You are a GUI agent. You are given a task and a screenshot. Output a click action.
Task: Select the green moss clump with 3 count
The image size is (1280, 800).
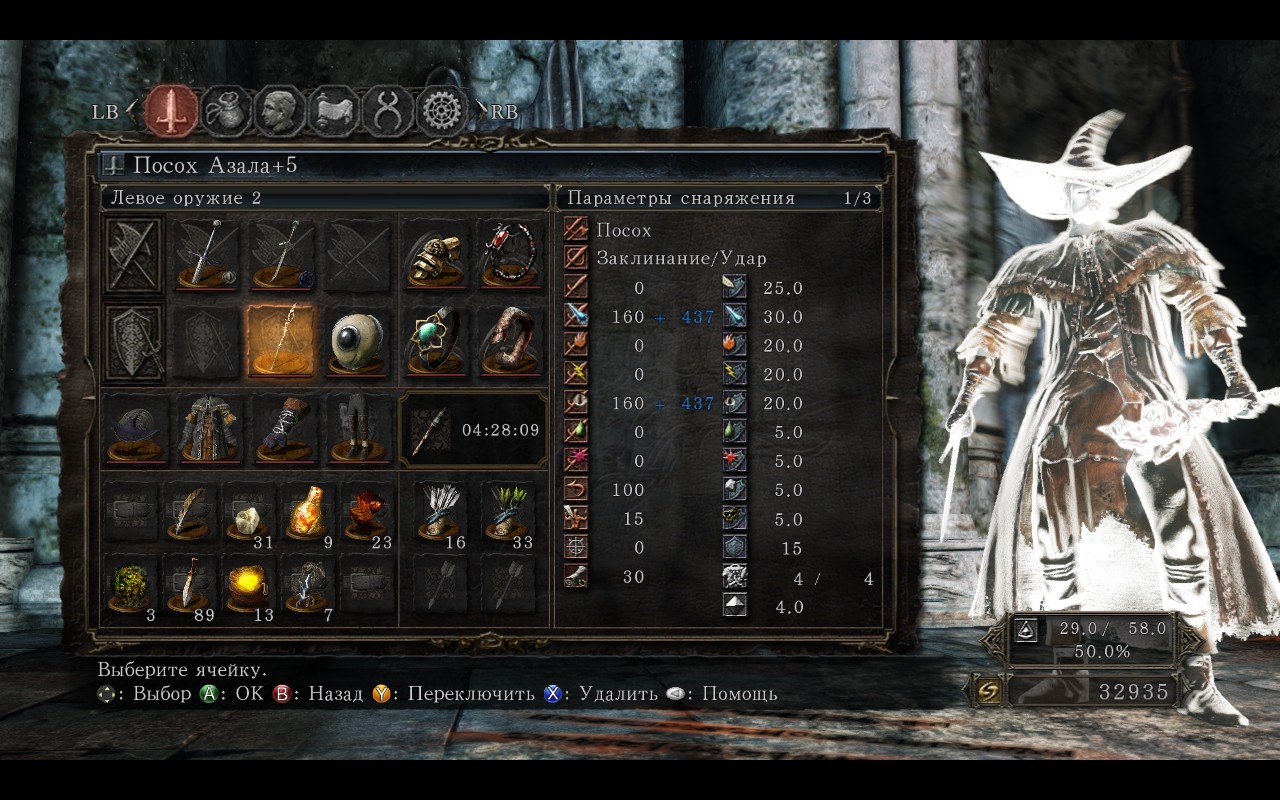(131, 584)
